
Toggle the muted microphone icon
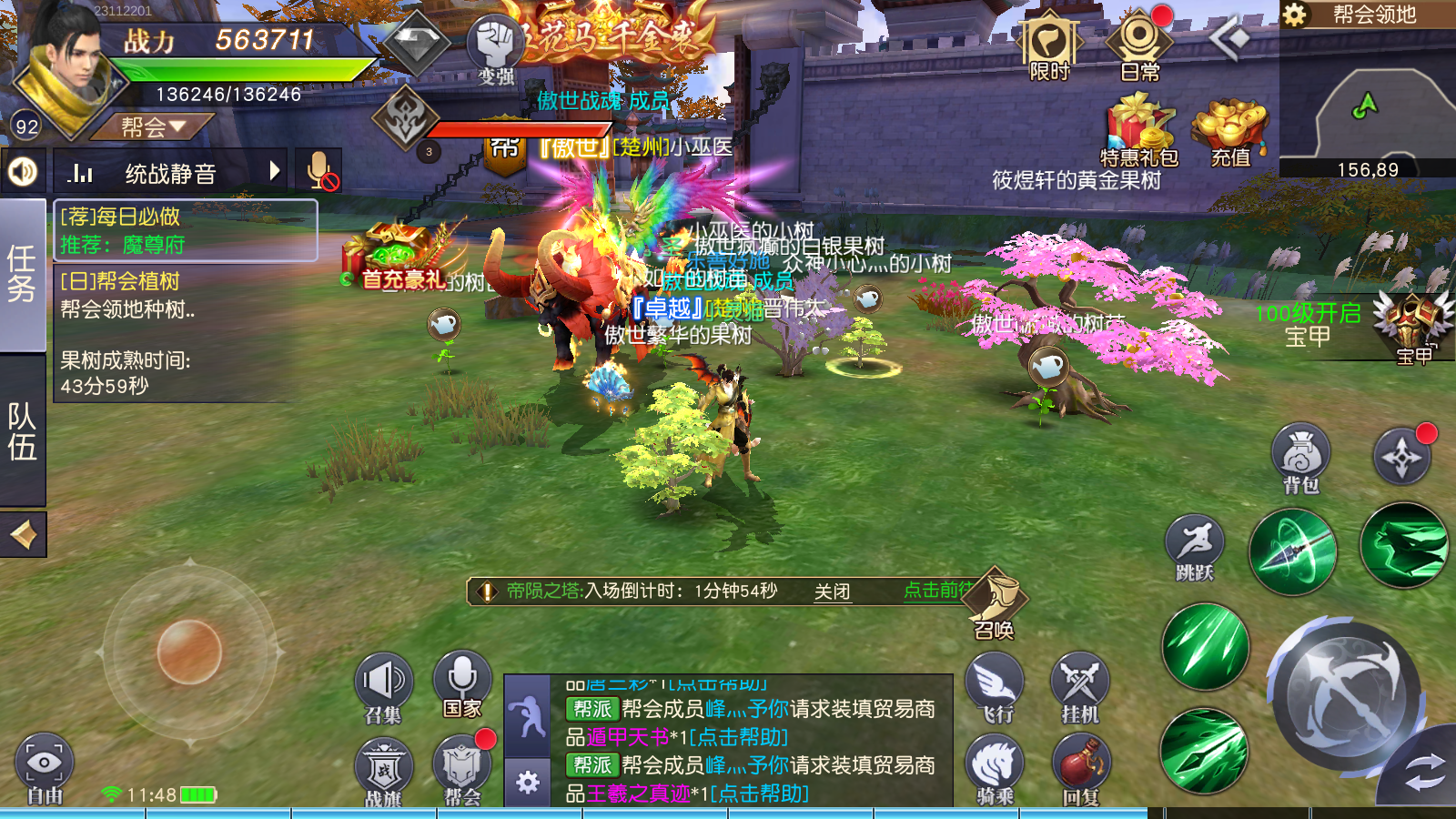click(319, 170)
